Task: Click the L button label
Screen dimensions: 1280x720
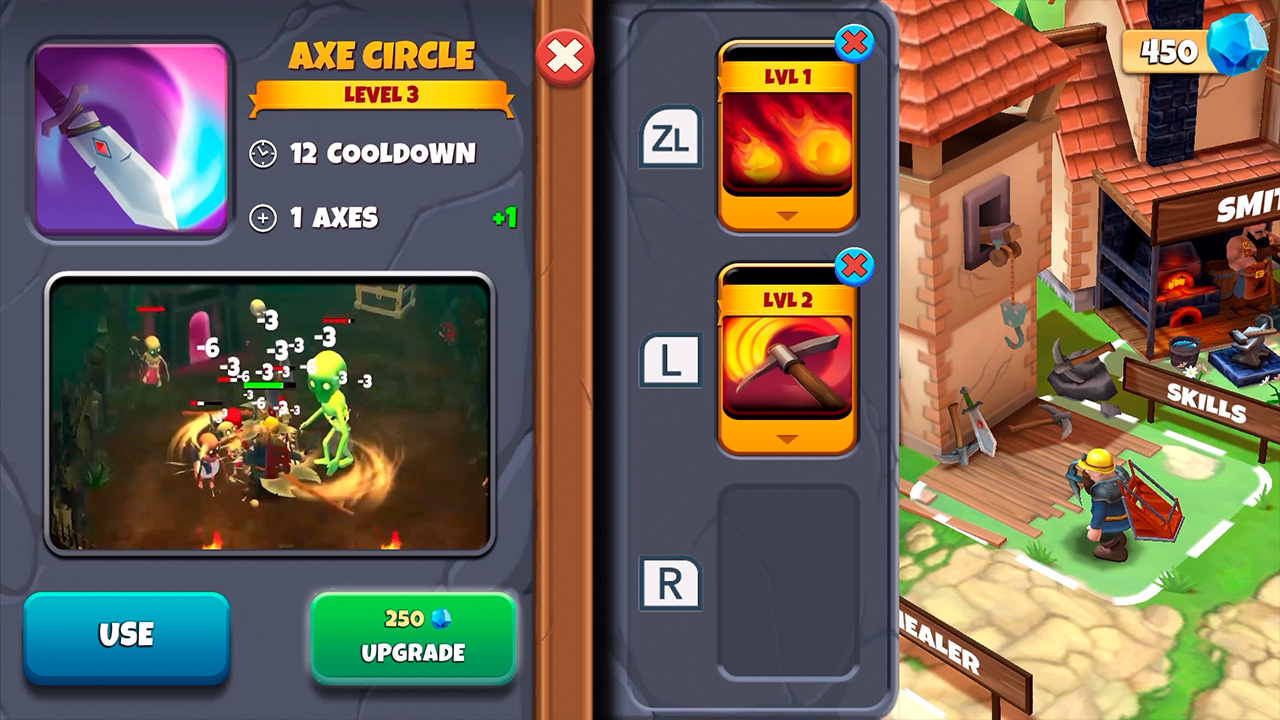Action: 670,360
